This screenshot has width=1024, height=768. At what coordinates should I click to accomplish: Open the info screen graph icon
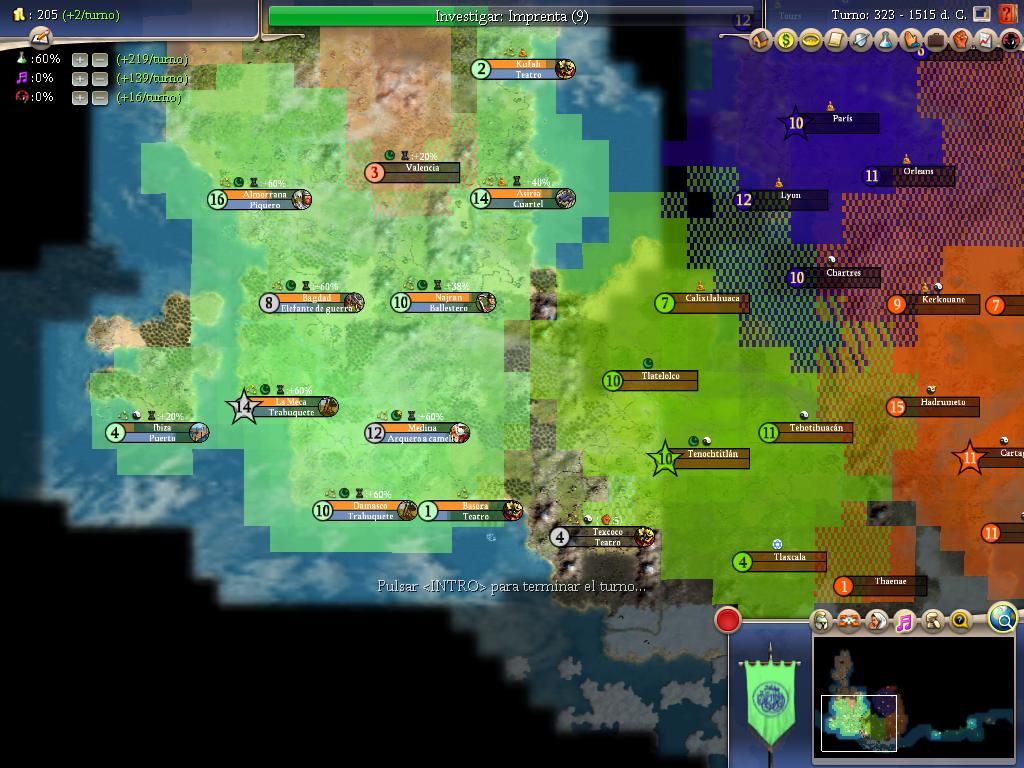[986, 40]
